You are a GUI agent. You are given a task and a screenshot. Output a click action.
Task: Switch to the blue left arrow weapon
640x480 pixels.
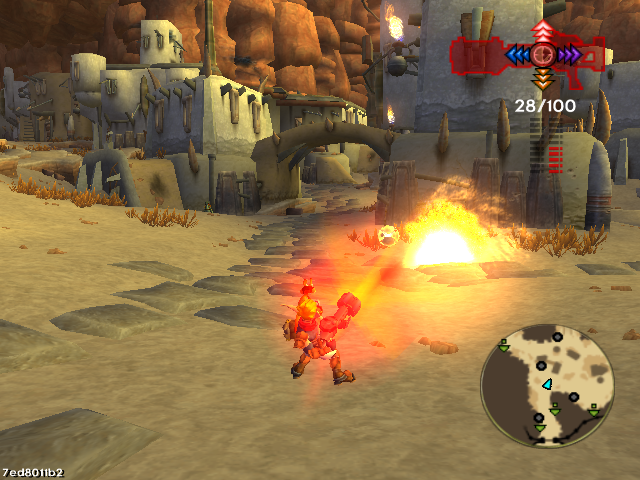tap(517, 55)
